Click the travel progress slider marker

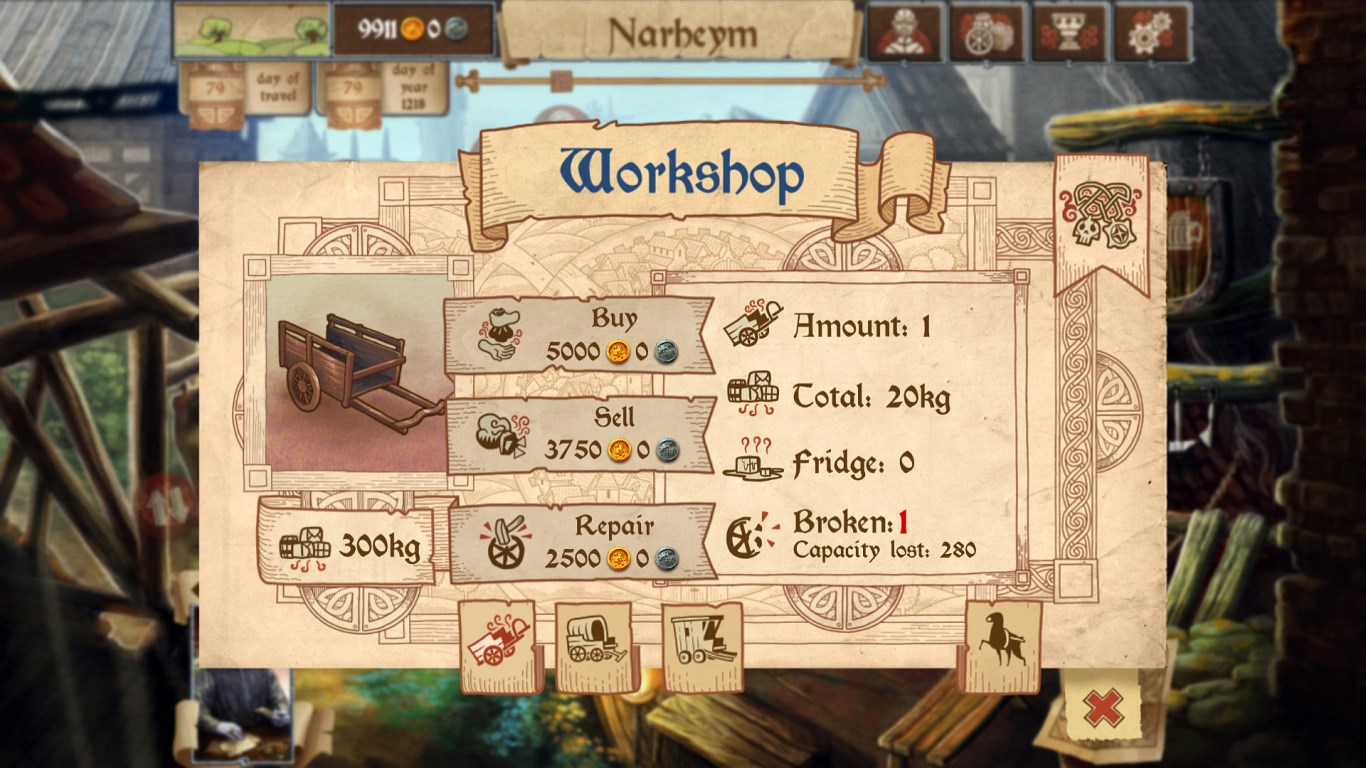pos(562,80)
